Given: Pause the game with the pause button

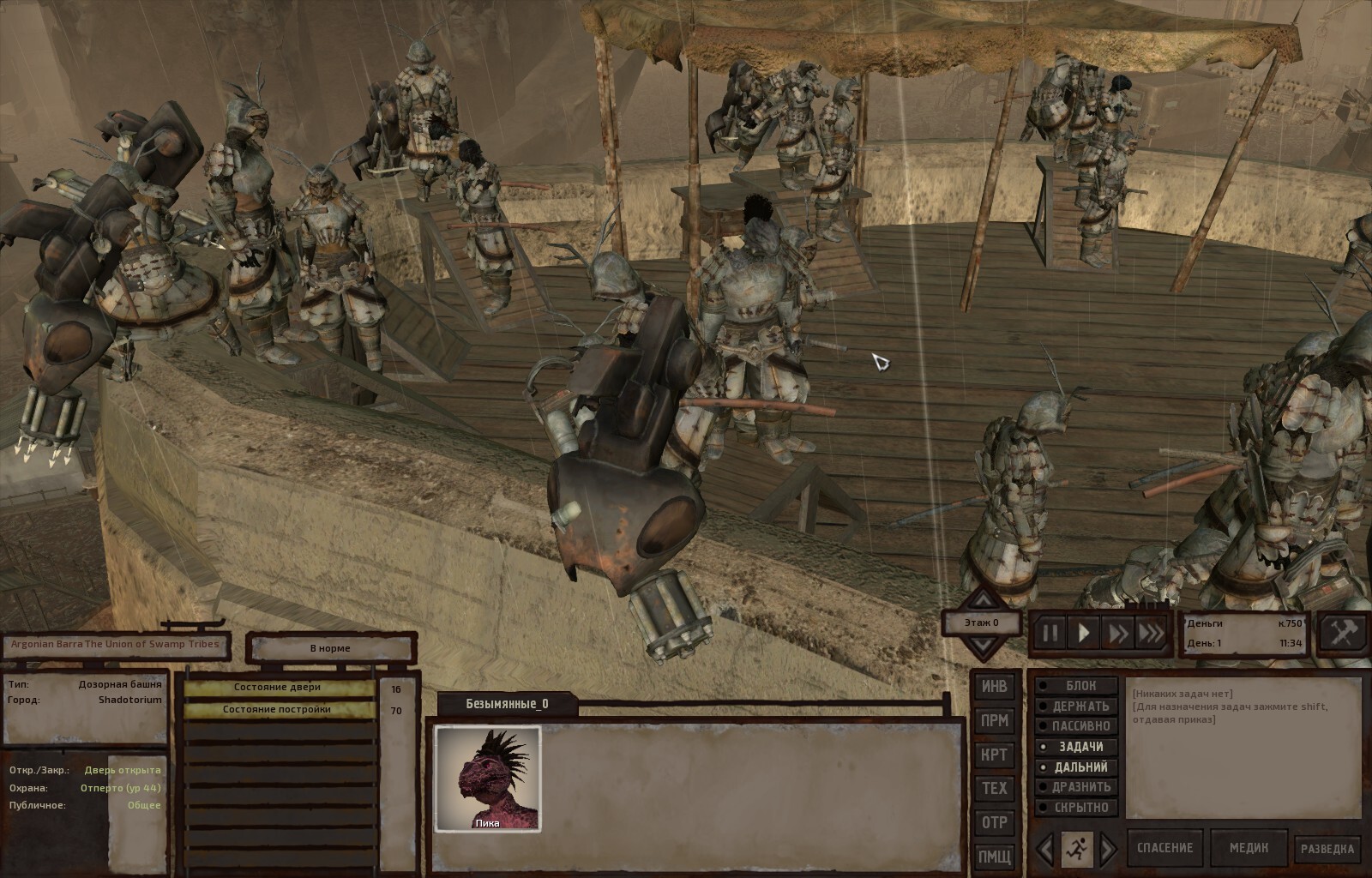Looking at the screenshot, I should (x=1050, y=634).
